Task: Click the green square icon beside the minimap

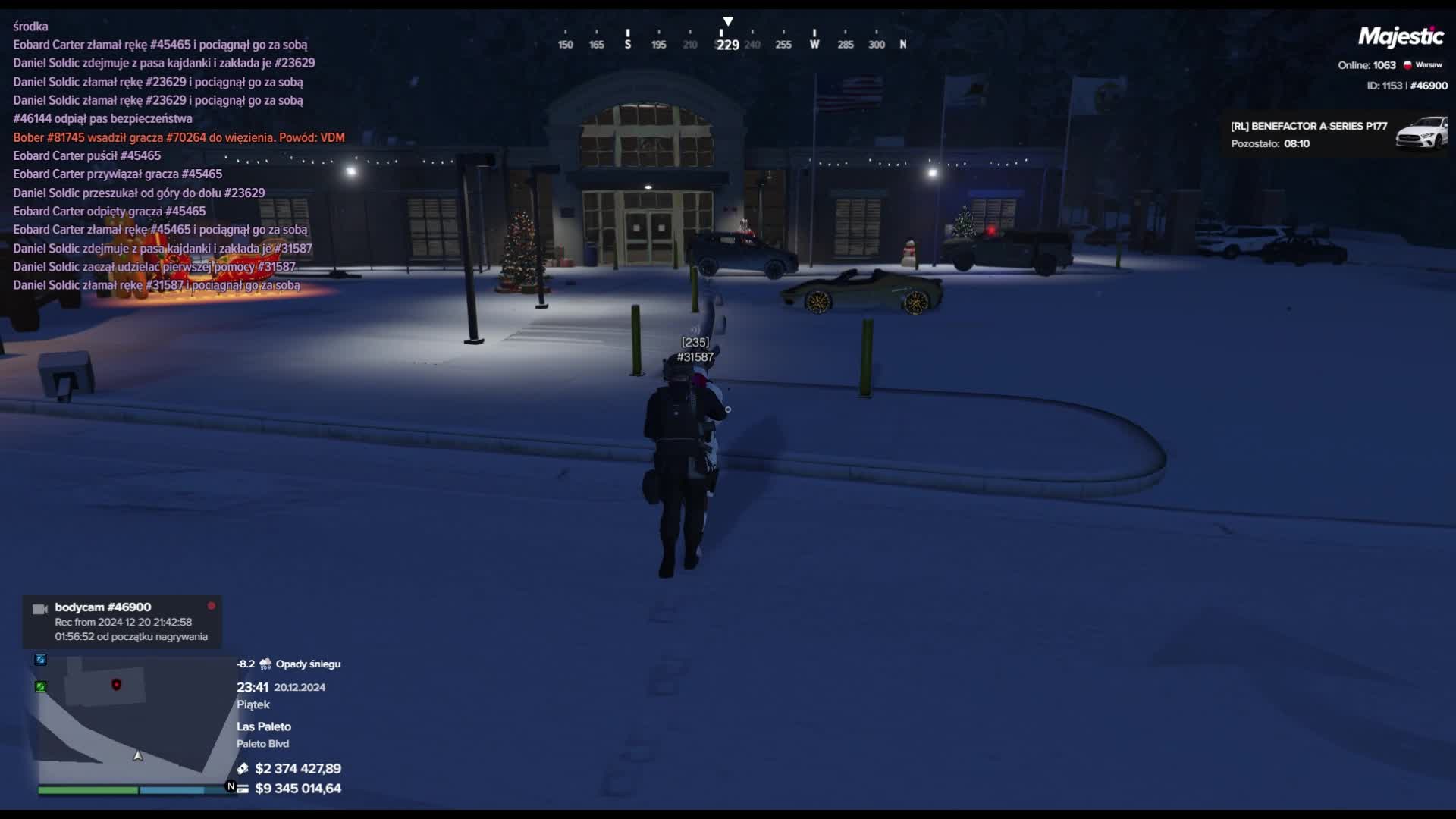Action: point(41,687)
